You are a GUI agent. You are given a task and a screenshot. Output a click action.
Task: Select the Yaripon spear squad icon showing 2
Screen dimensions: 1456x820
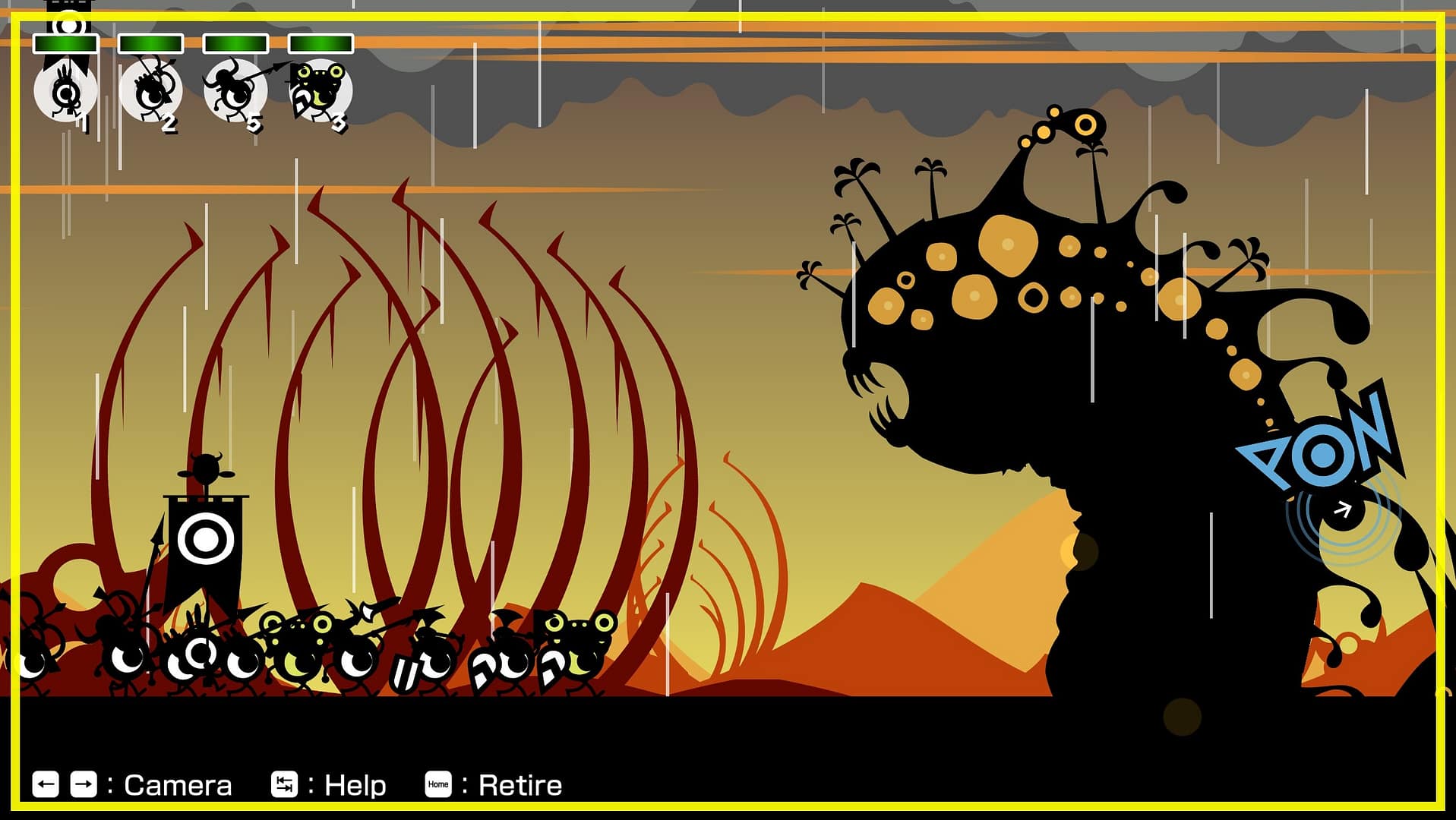[150, 91]
